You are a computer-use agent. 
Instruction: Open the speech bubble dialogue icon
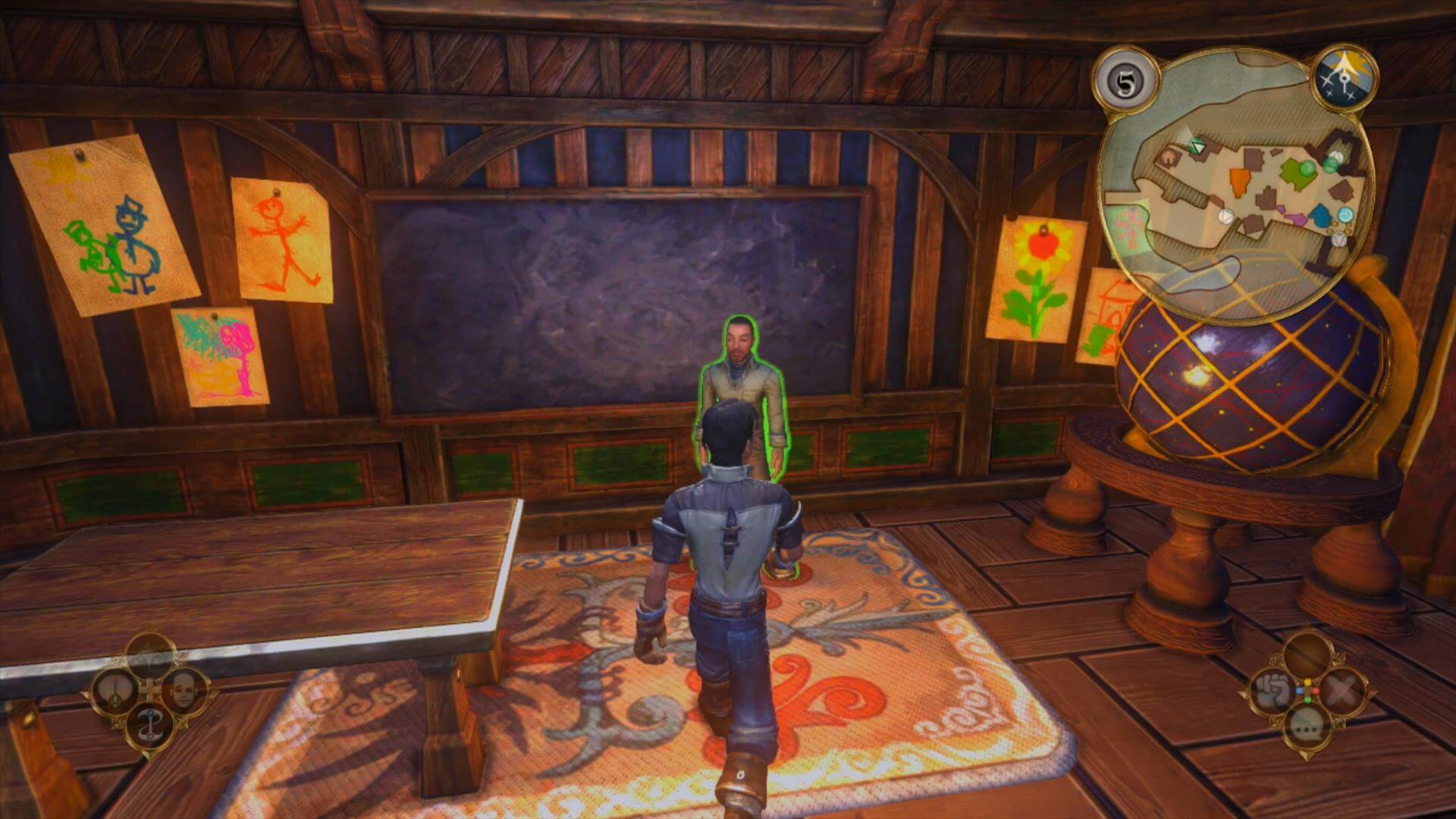coord(1307,726)
